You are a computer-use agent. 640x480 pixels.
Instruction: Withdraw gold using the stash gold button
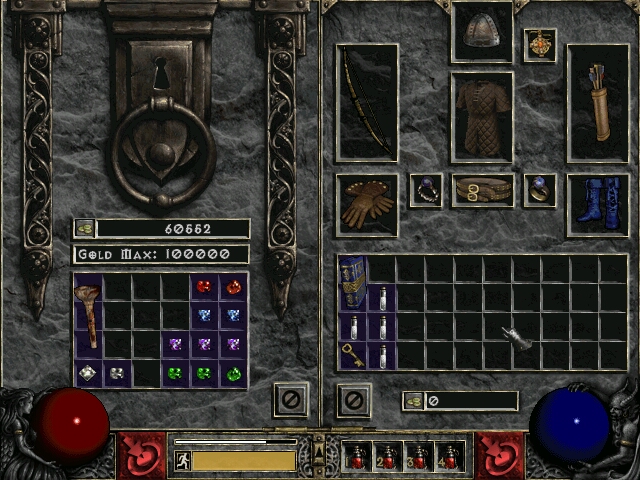click(x=84, y=229)
